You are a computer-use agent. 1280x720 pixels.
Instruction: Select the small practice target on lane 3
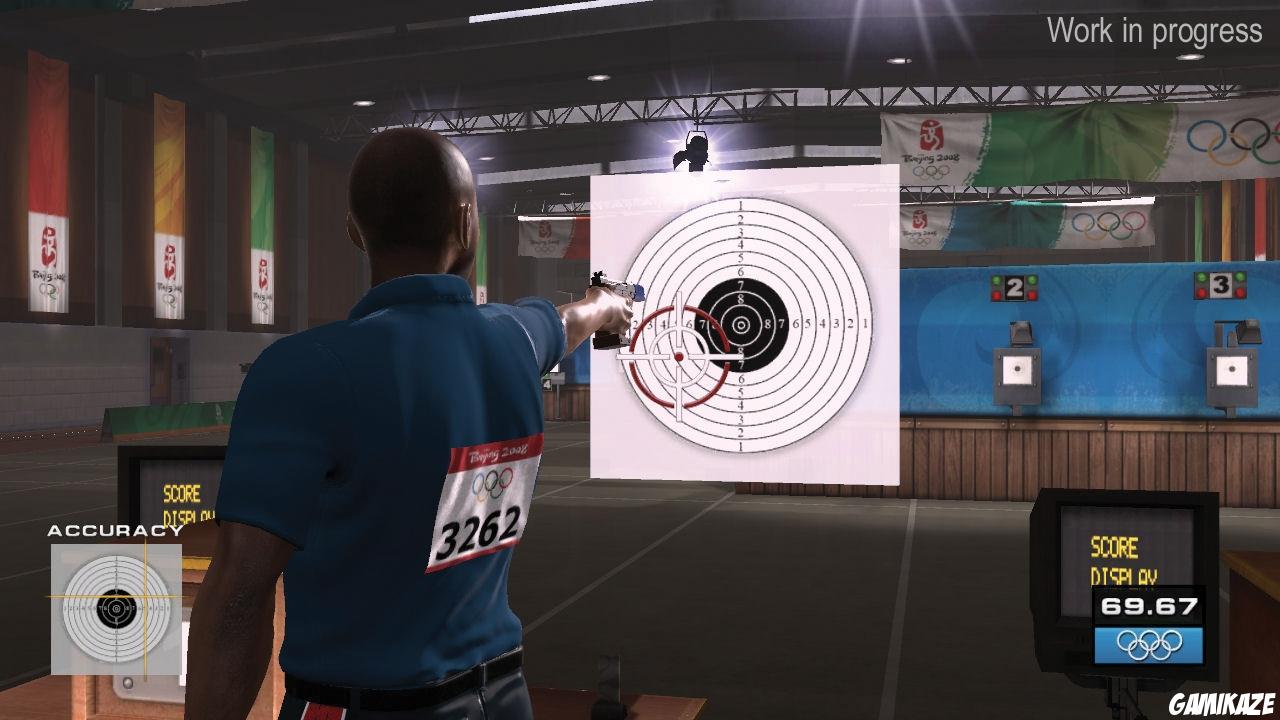pos(1232,368)
